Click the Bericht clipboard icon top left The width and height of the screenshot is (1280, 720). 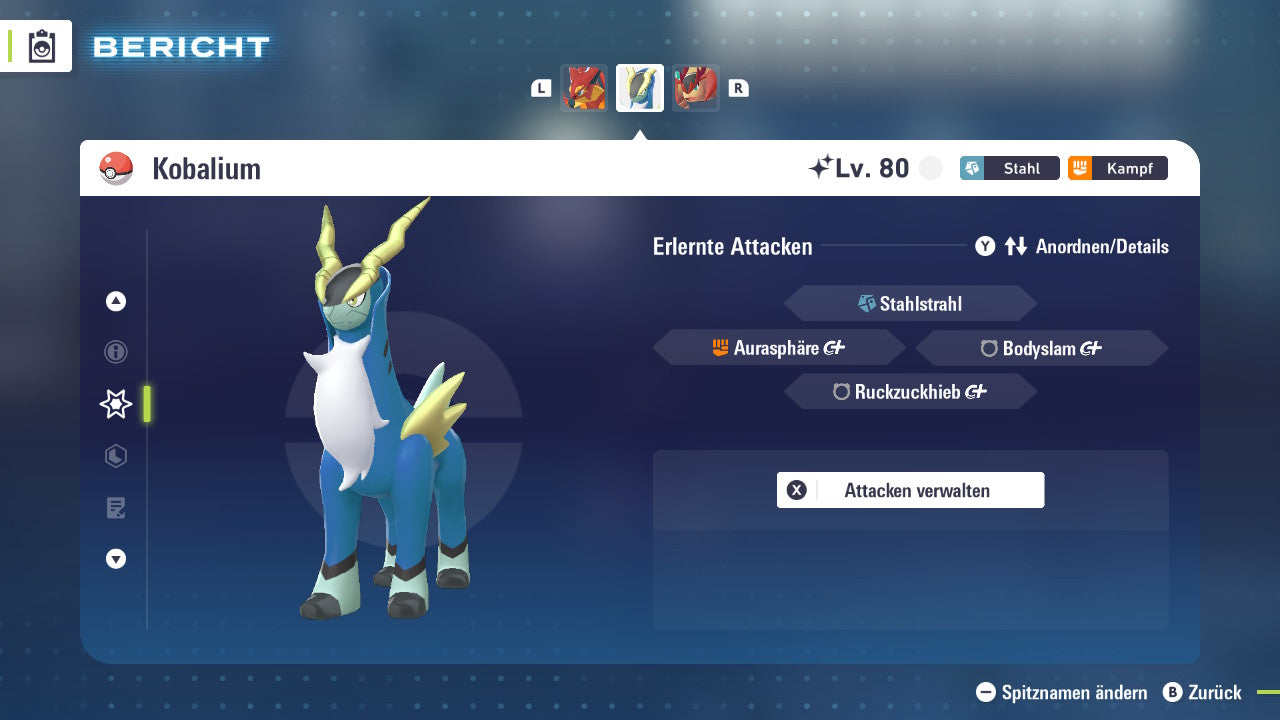pyautogui.click(x=42, y=46)
